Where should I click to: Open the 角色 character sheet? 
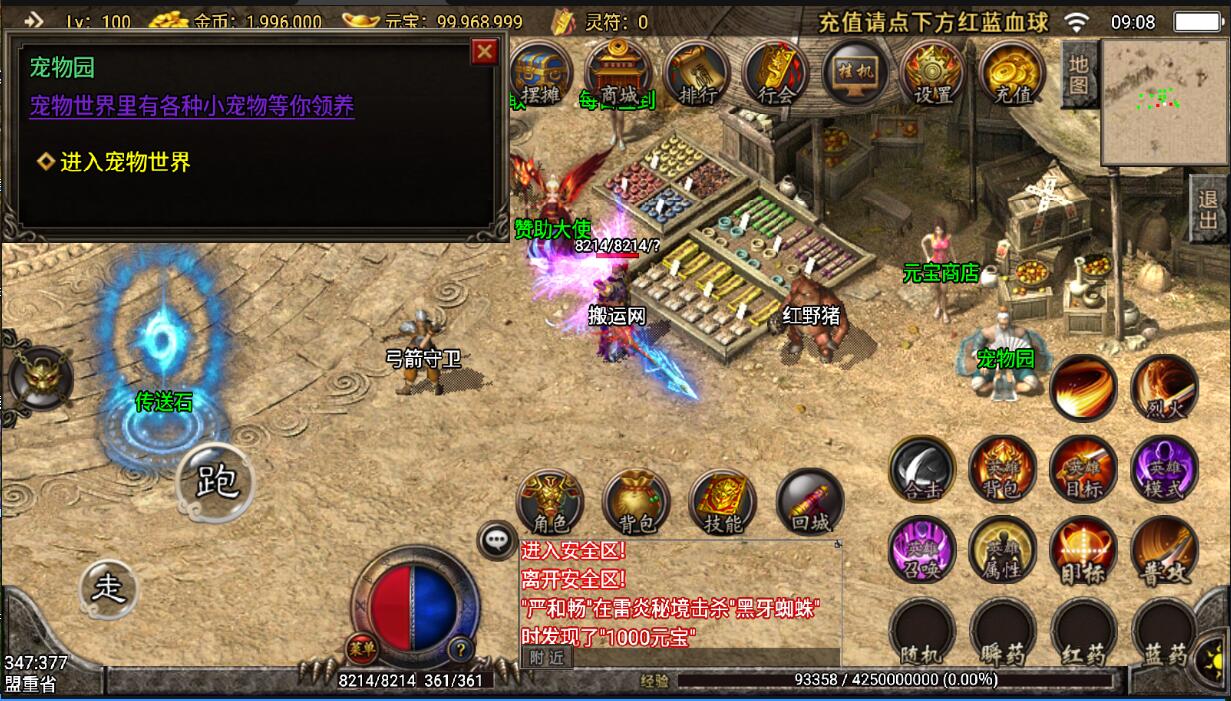pos(550,502)
